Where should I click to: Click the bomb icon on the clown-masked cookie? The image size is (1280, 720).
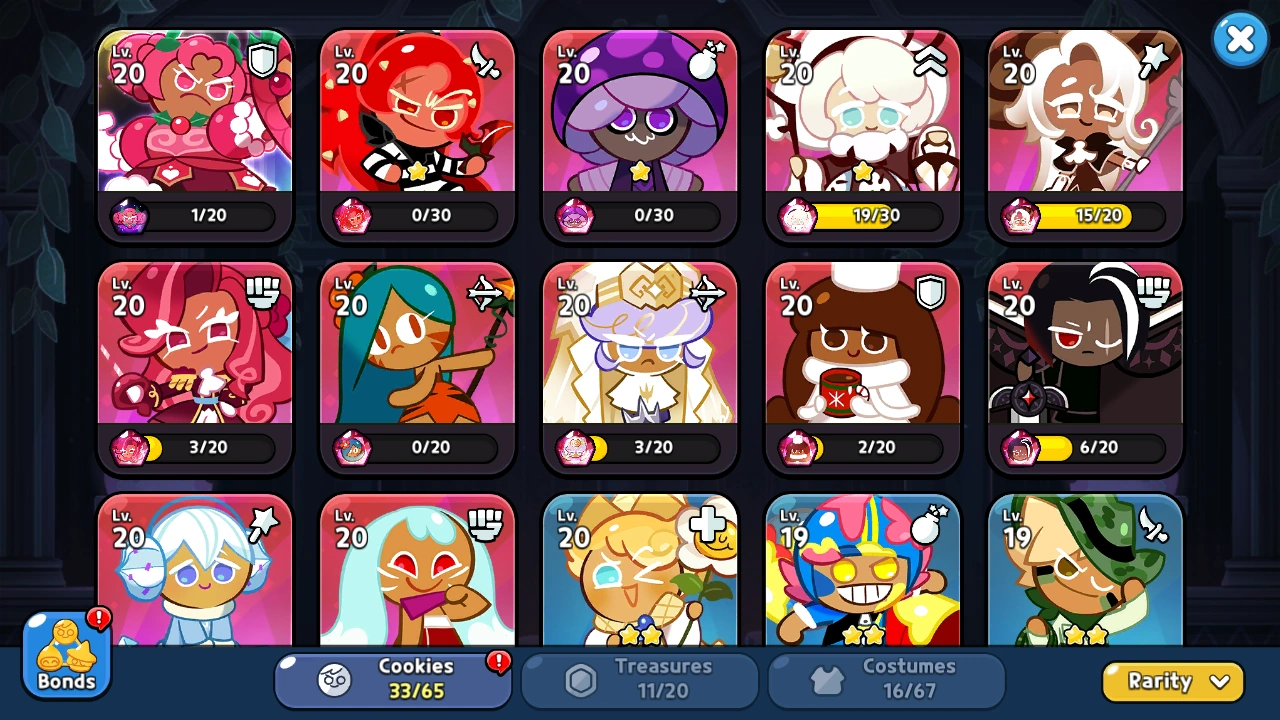click(928, 524)
